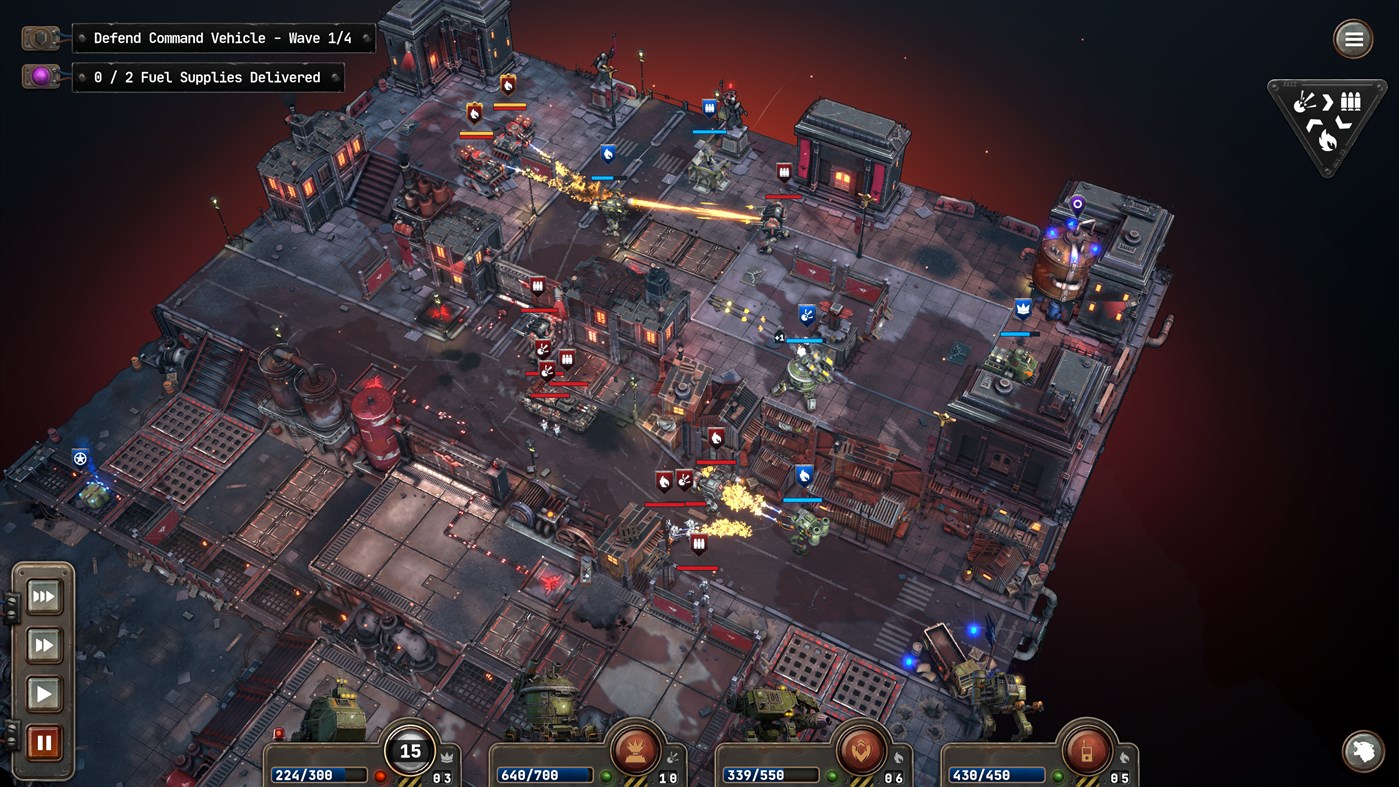Expand the upper chevron on the triangle badge
Viewport: 1399px width, 787px height.
[1327, 103]
